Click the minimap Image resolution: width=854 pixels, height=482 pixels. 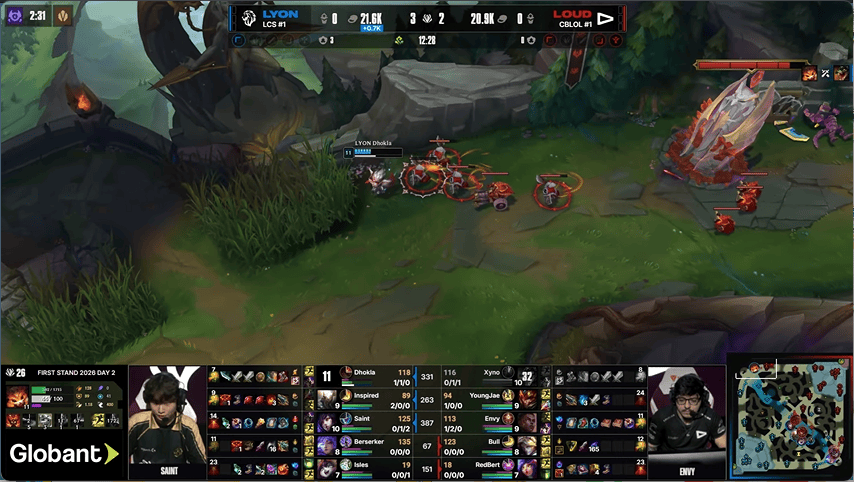tap(790, 417)
